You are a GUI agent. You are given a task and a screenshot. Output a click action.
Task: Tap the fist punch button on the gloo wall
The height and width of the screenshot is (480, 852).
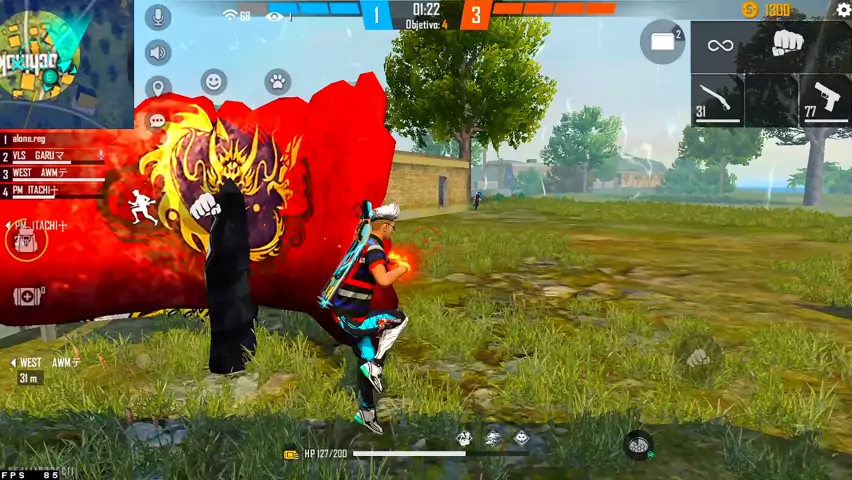click(x=205, y=206)
